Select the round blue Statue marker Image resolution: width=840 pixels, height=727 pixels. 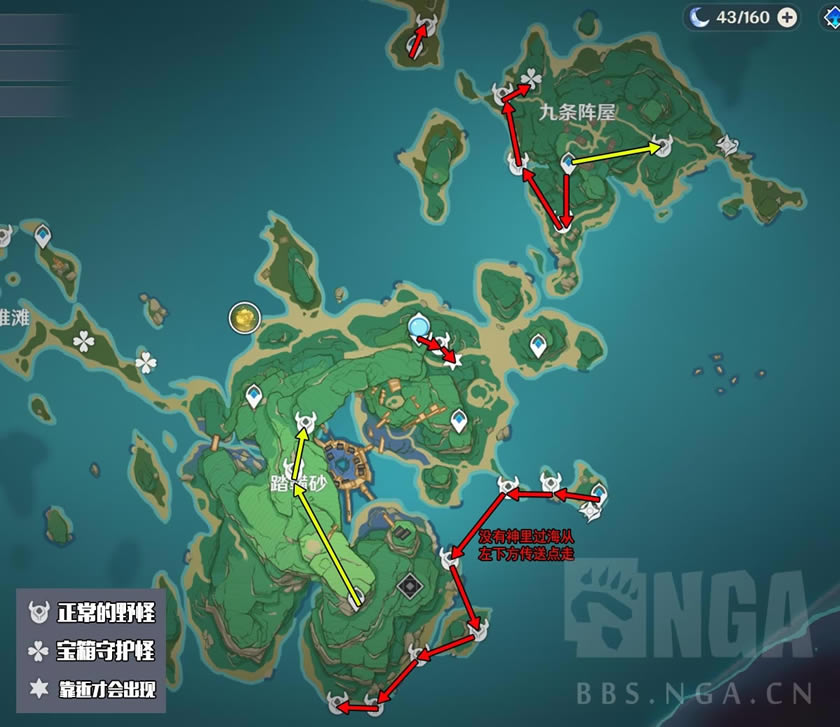(419, 325)
